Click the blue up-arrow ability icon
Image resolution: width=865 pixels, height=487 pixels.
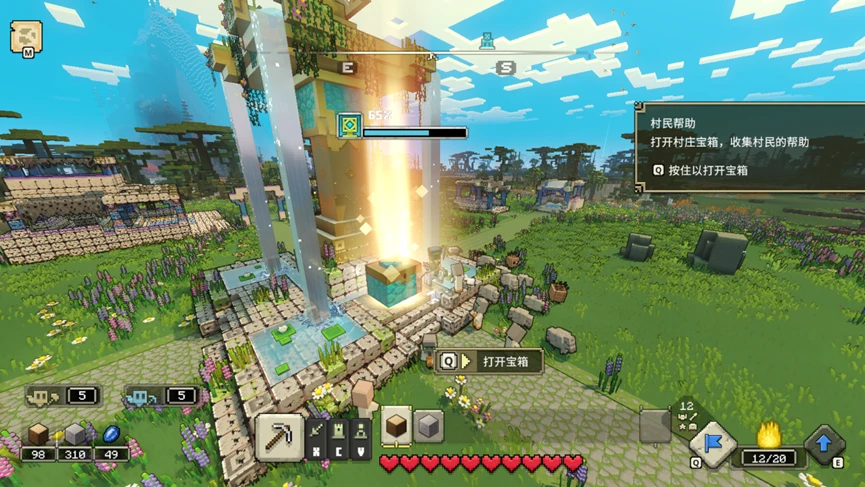[x=825, y=445]
